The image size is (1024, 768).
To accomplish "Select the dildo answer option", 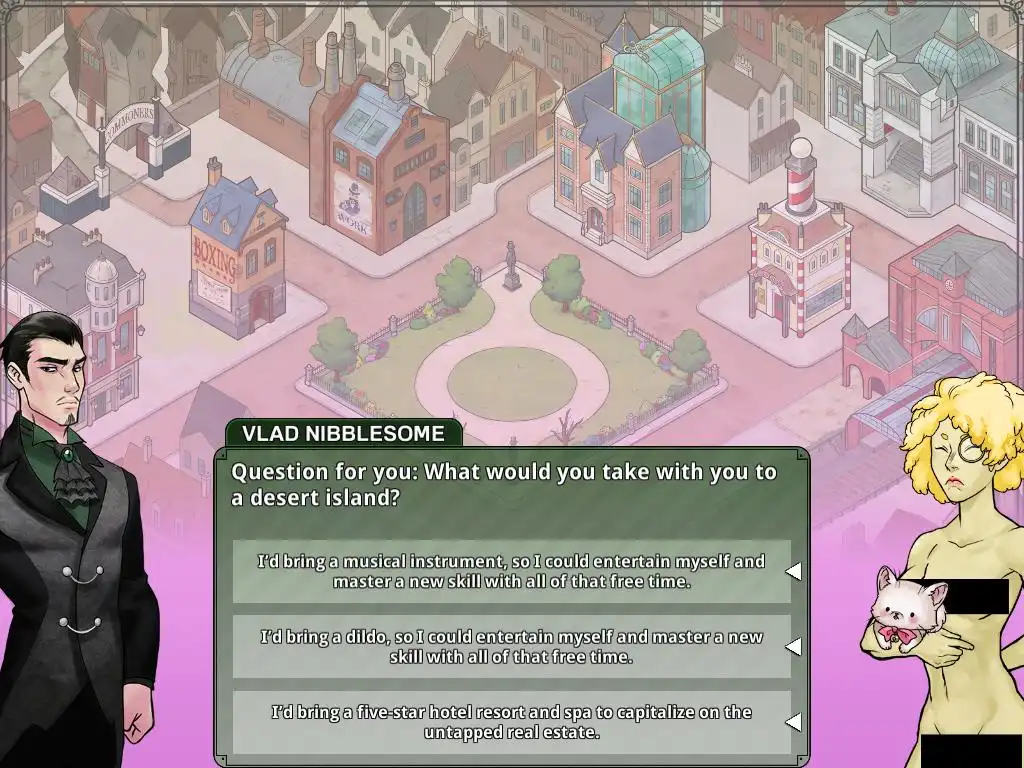I will [x=511, y=647].
